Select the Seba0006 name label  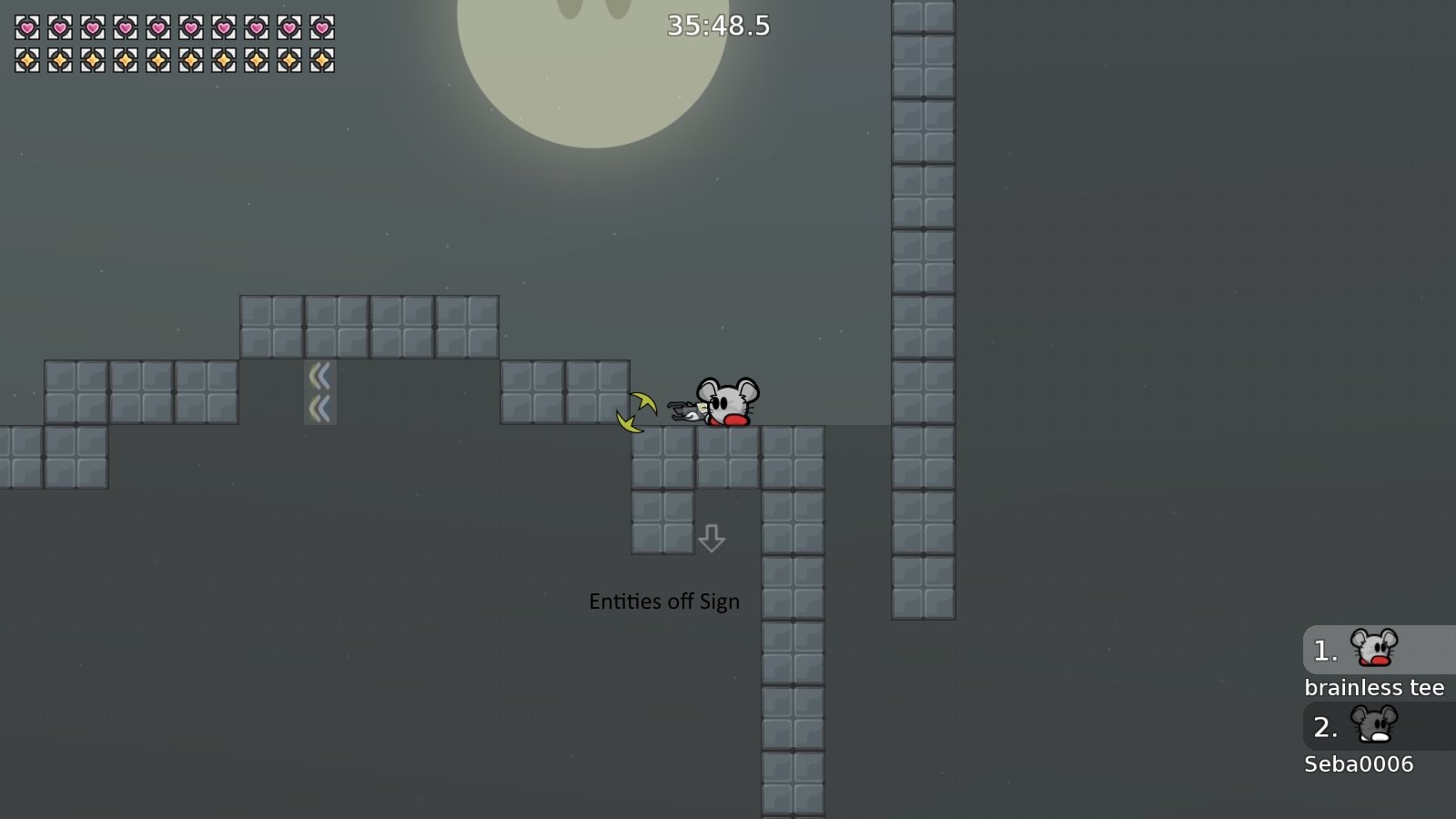pyautogui.click(x=1359, y=764)
